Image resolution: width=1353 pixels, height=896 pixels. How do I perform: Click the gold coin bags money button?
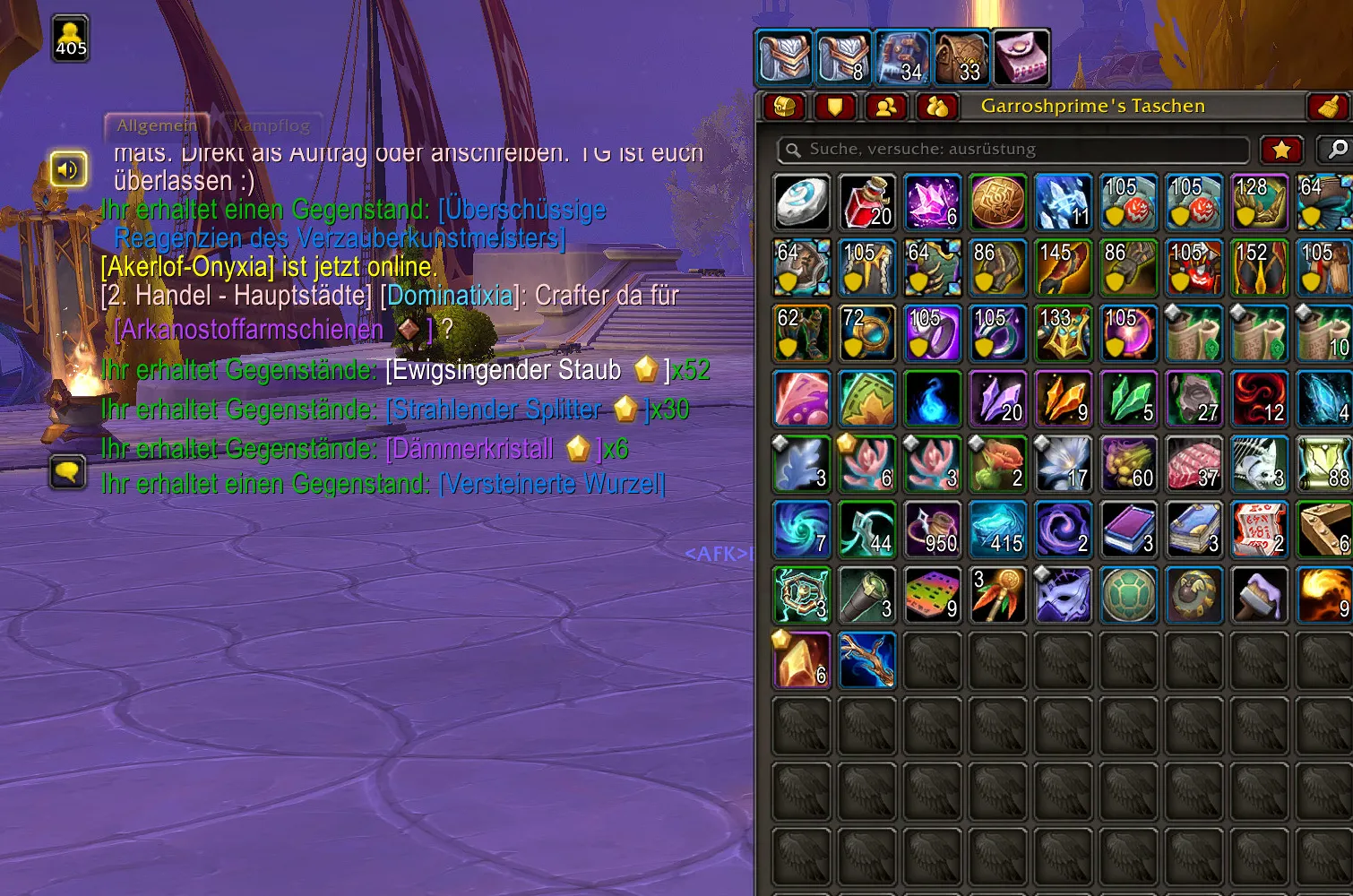937,107
